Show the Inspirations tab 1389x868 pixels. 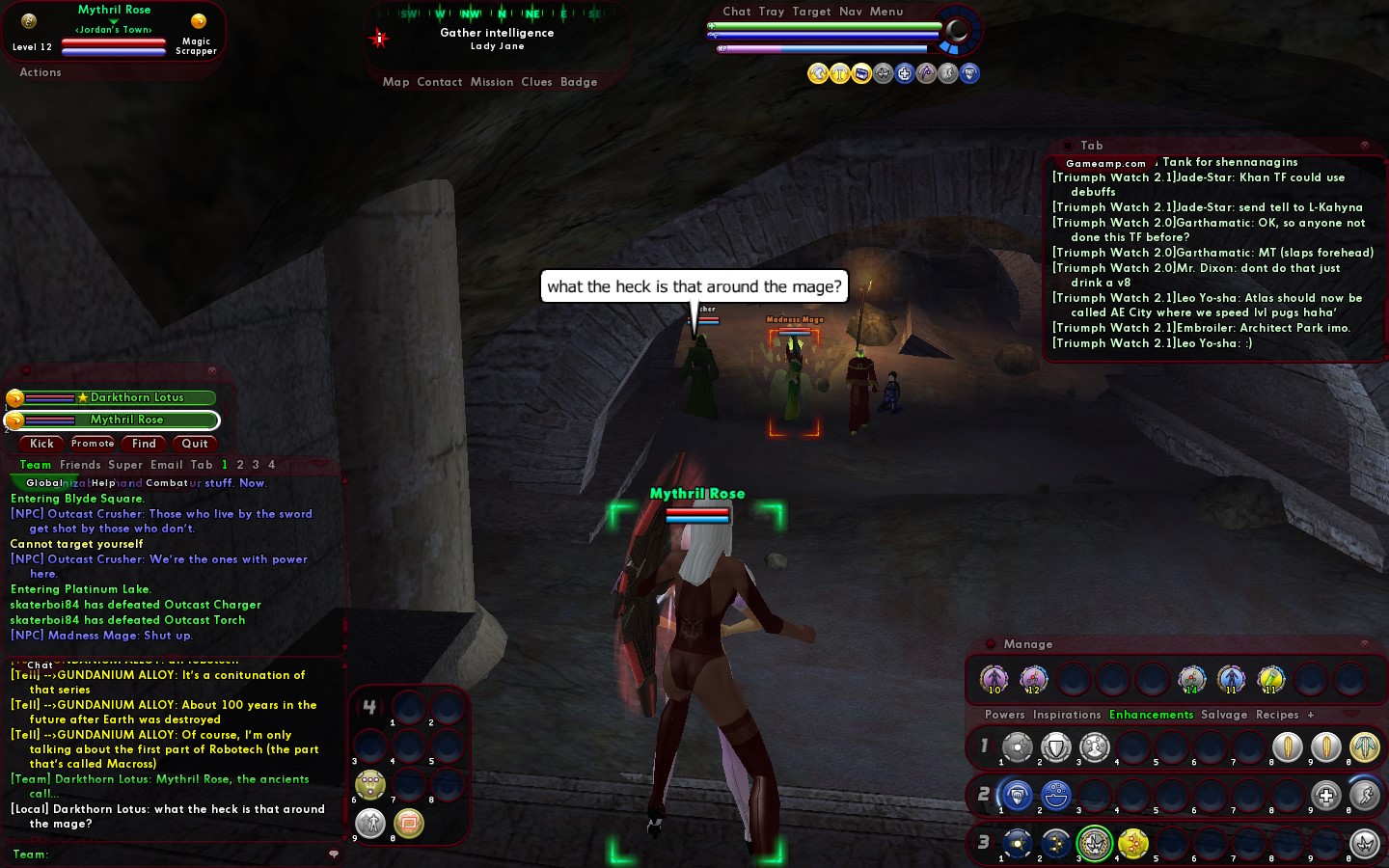tap(1066, 715)
